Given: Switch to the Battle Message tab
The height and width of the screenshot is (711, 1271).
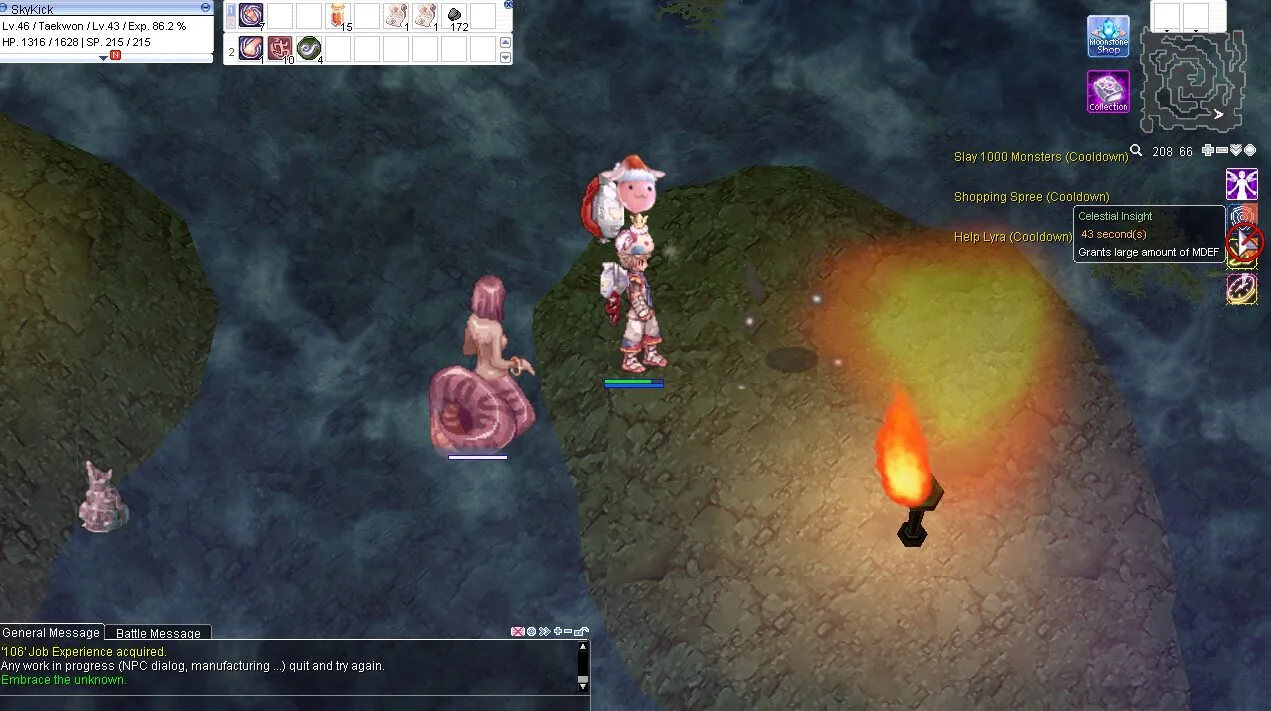Looking at the screenshot, I should click(158, 633).
